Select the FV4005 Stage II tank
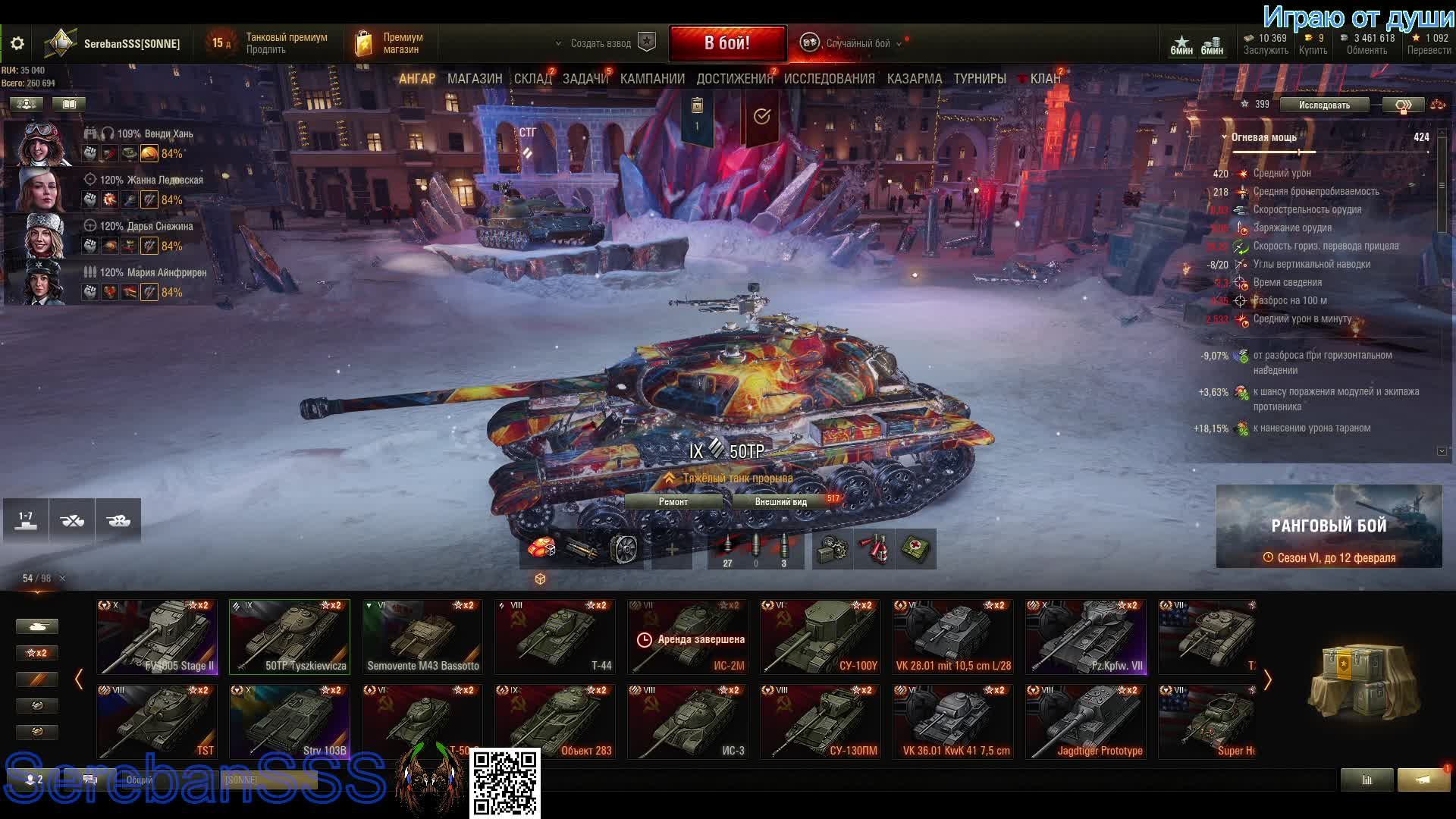Screen dimensions: 1456x819 (157, 637)
